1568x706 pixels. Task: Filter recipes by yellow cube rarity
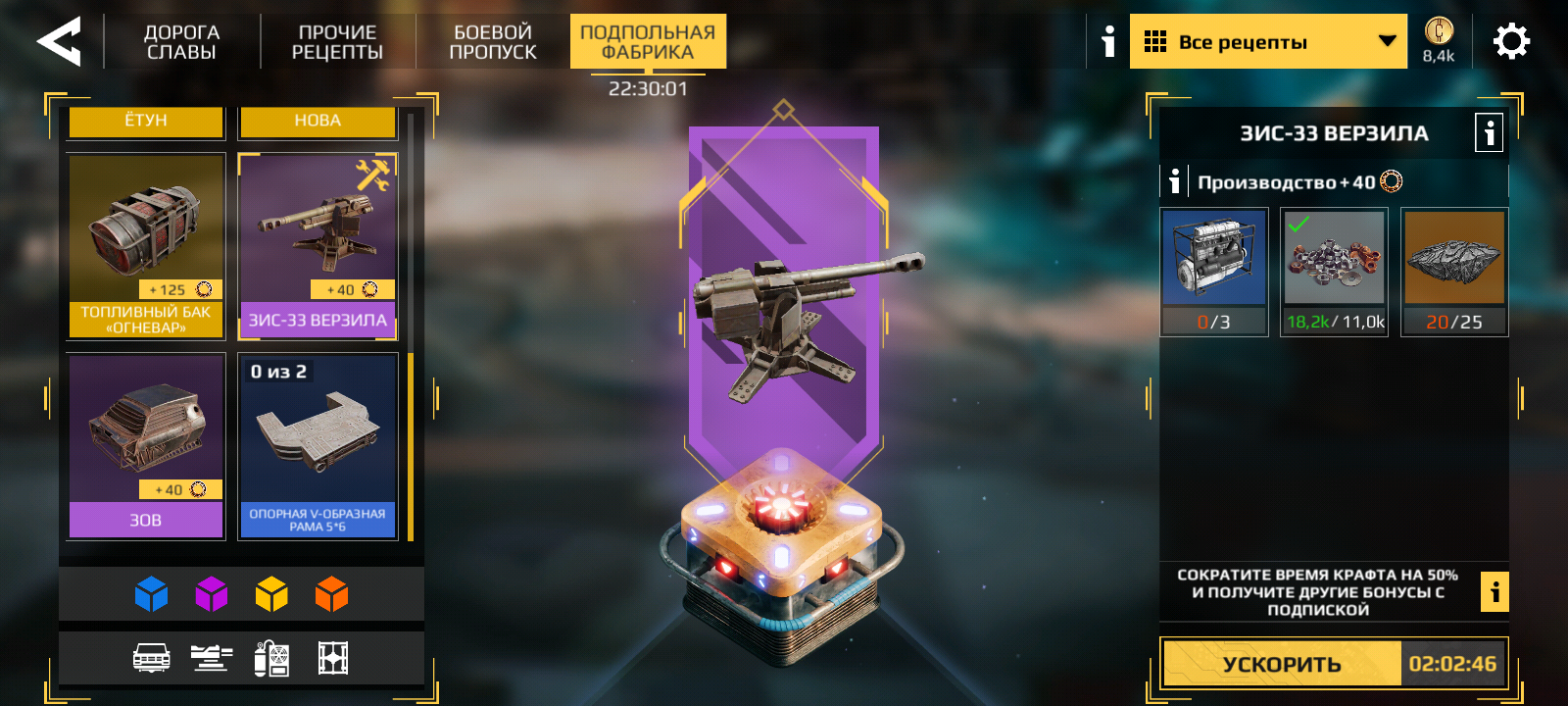[271, 594]
